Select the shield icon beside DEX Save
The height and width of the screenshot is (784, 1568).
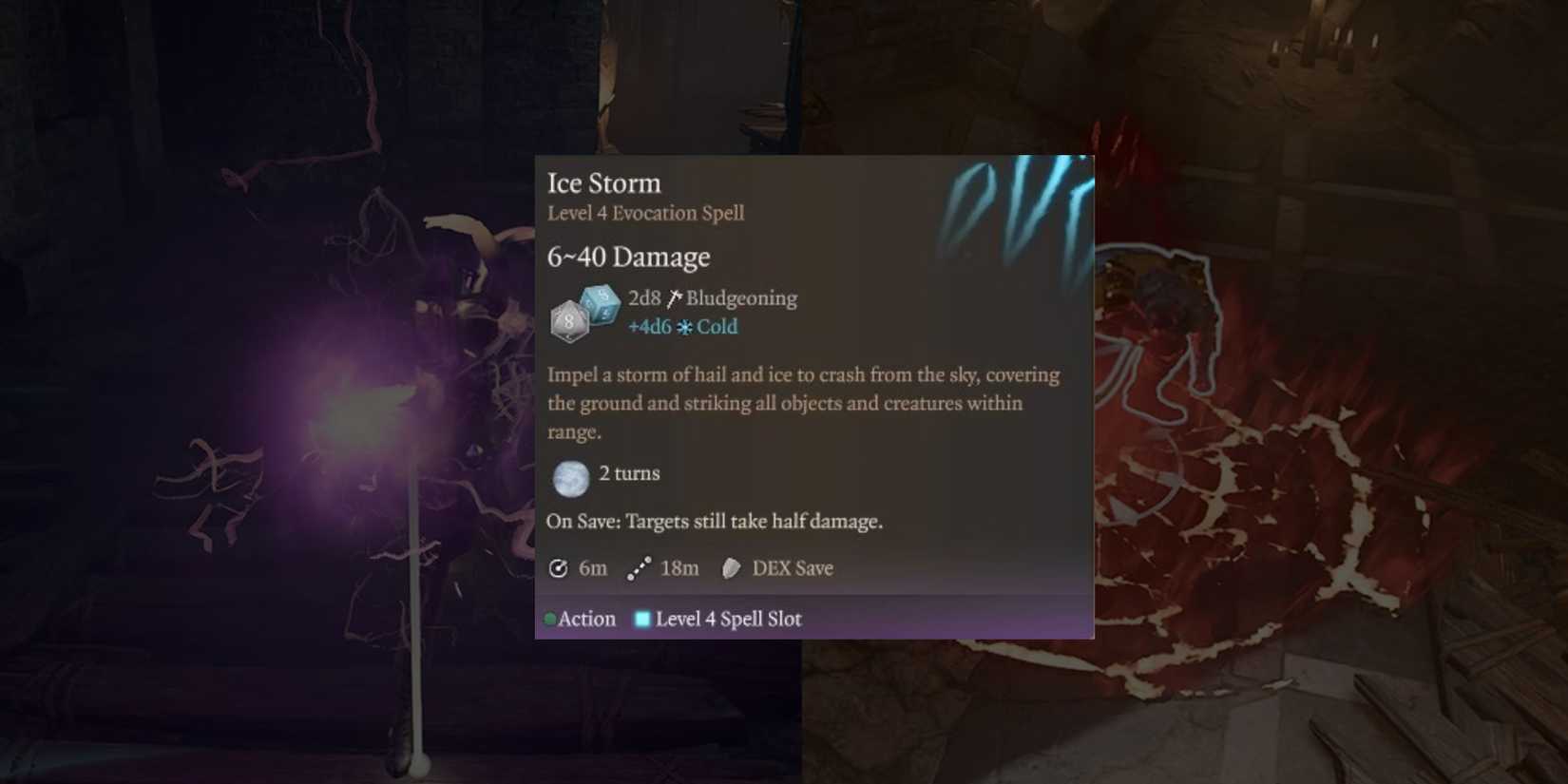pos(731,567)
